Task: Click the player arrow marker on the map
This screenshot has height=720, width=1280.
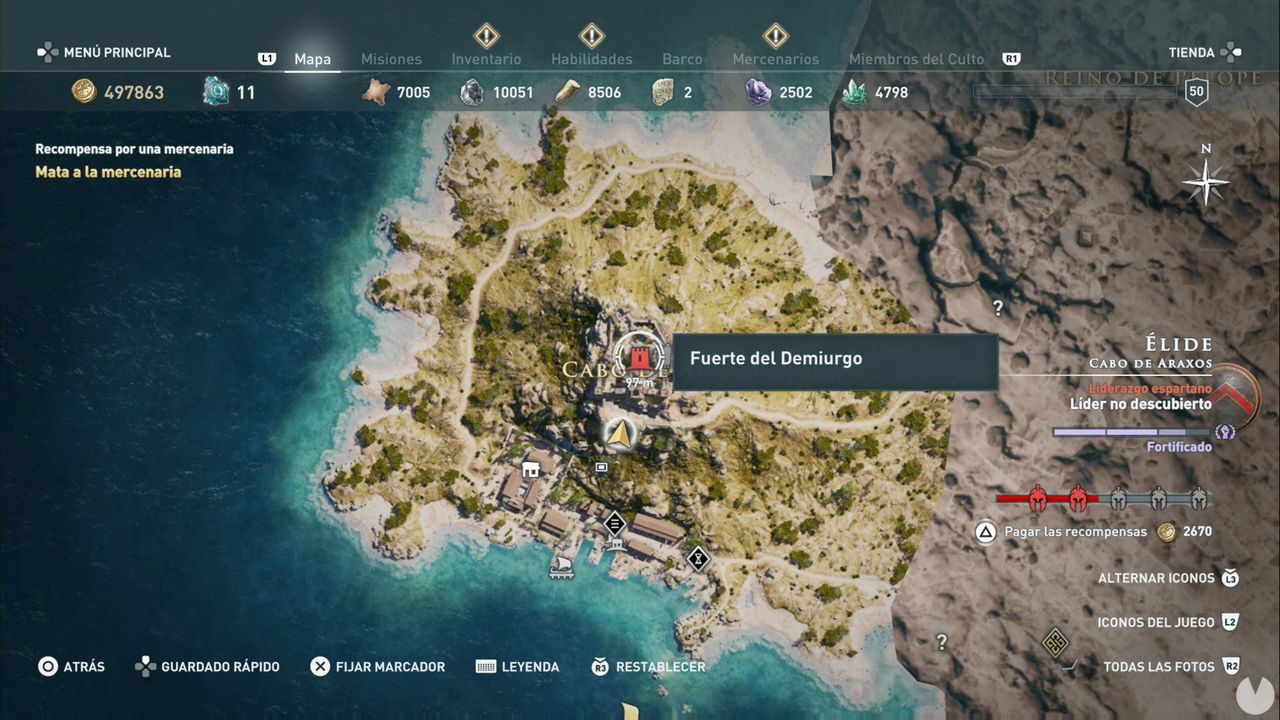Action: [621, 435]
